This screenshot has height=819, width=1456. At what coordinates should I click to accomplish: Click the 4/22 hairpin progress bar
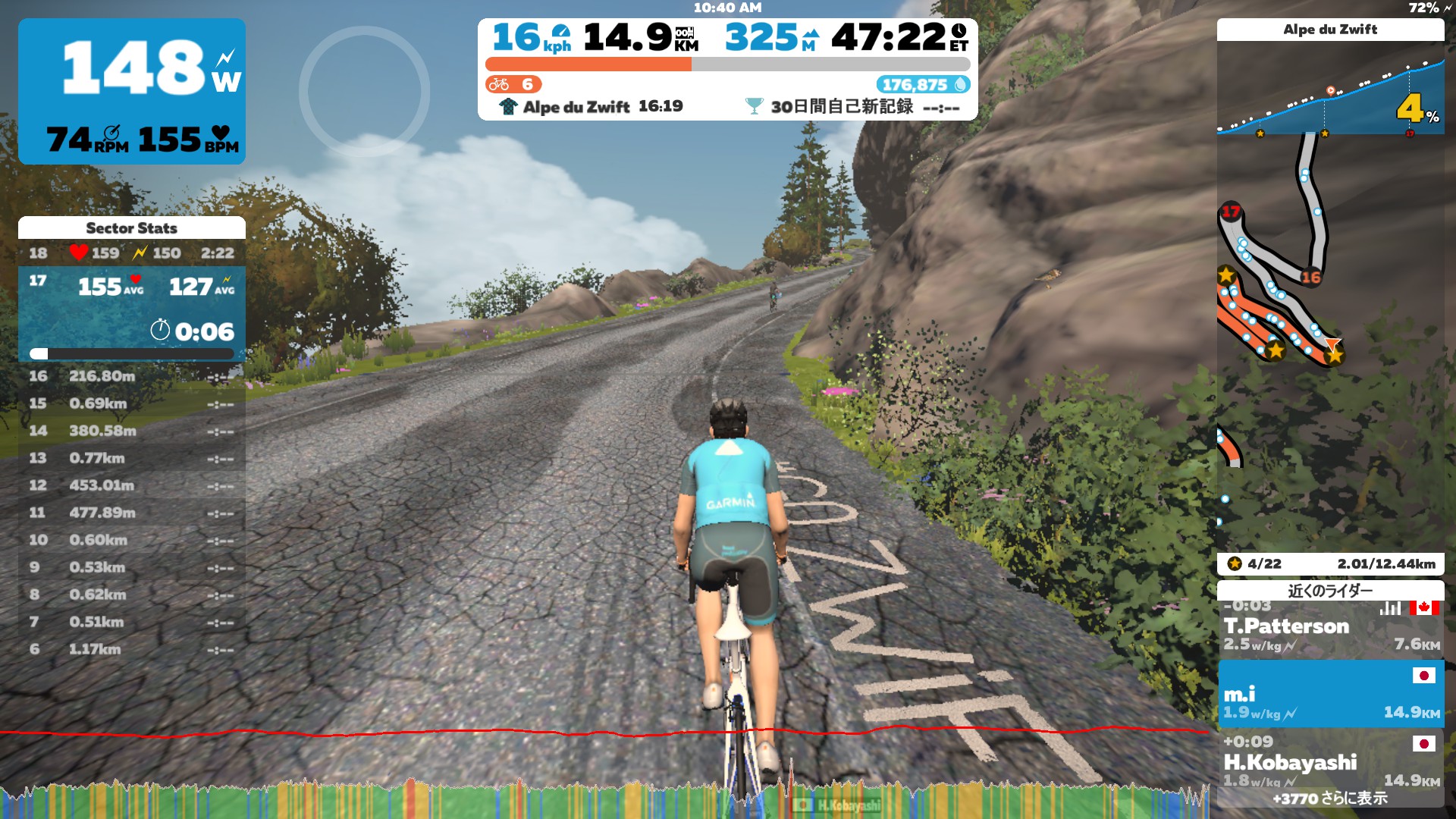[1330, 563]
